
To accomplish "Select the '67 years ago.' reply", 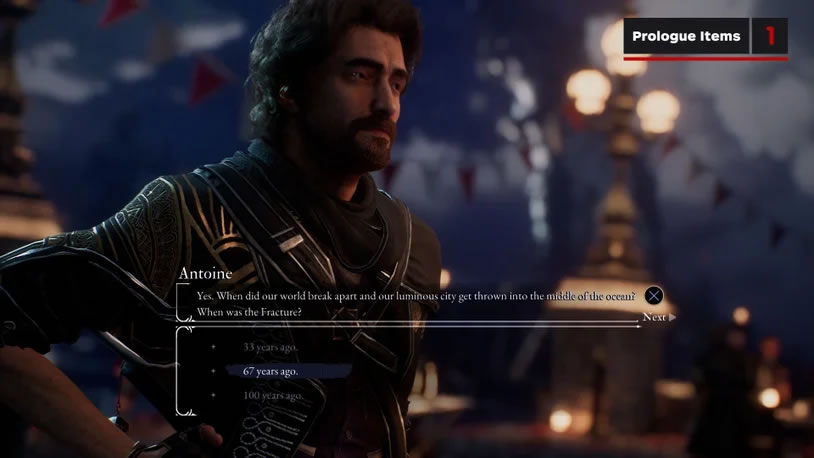I will 270,371.
